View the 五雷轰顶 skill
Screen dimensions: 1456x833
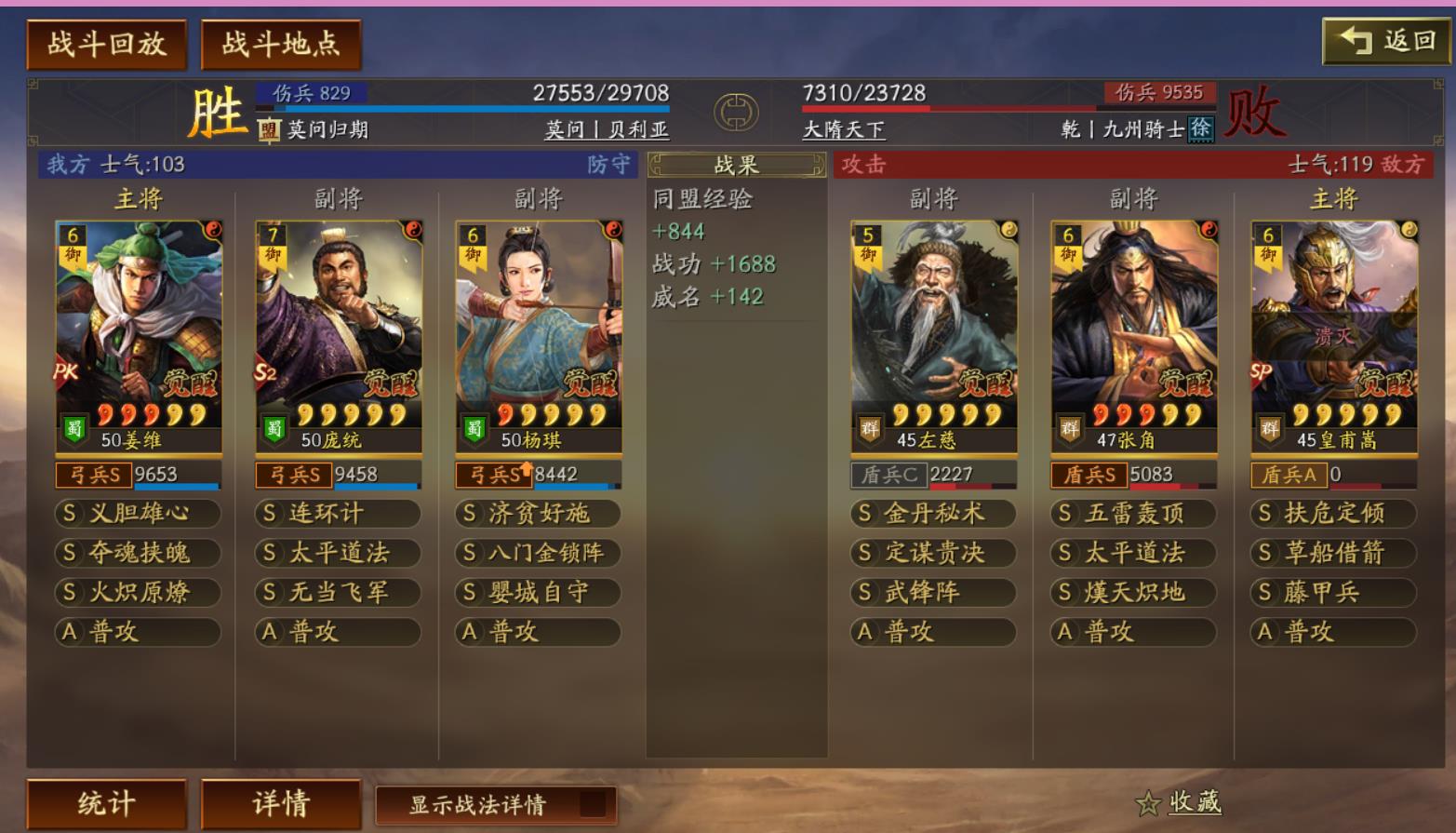1133,513
